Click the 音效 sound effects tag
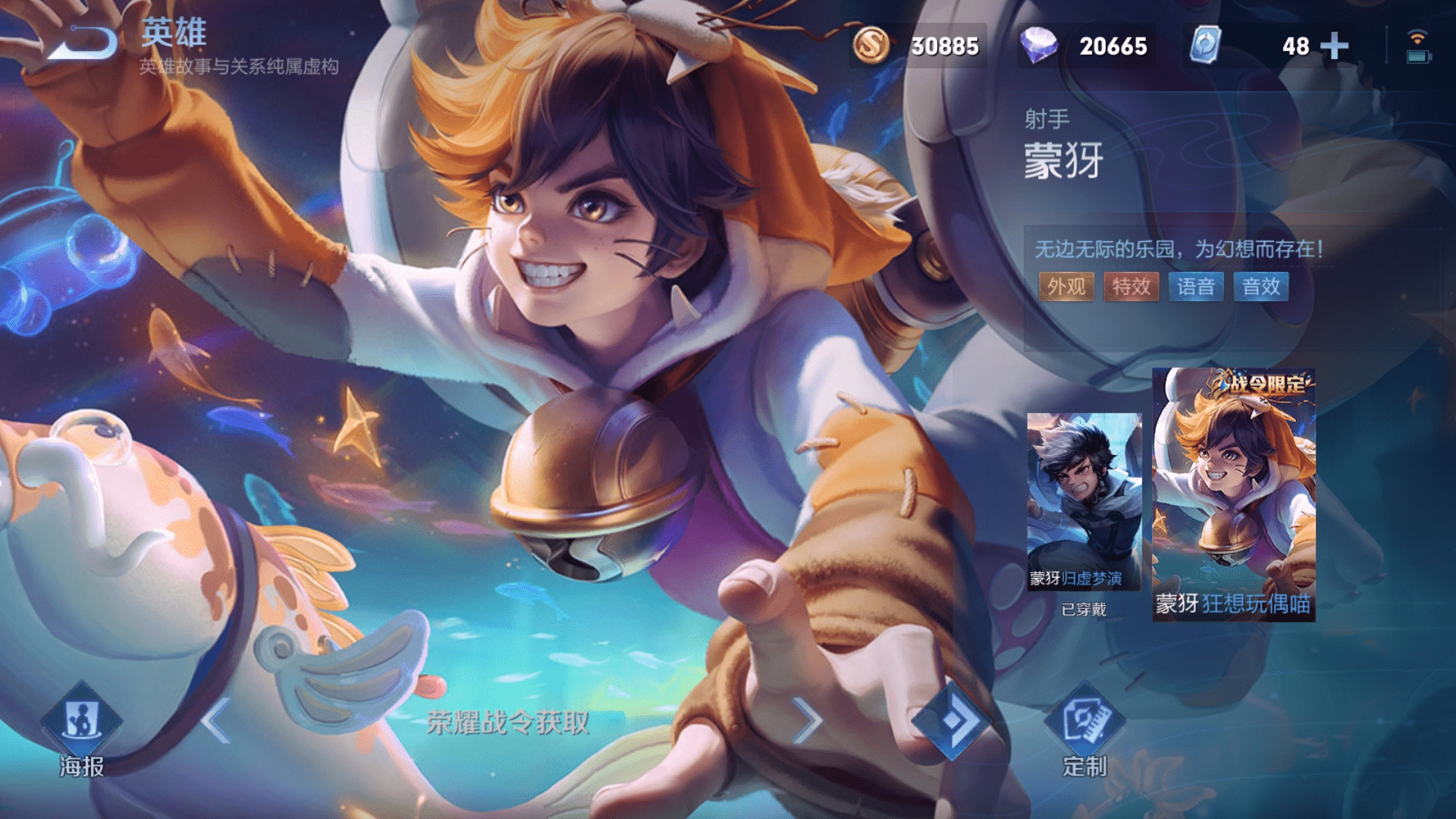This screenshot has height=819, width=1456. 1260,287
